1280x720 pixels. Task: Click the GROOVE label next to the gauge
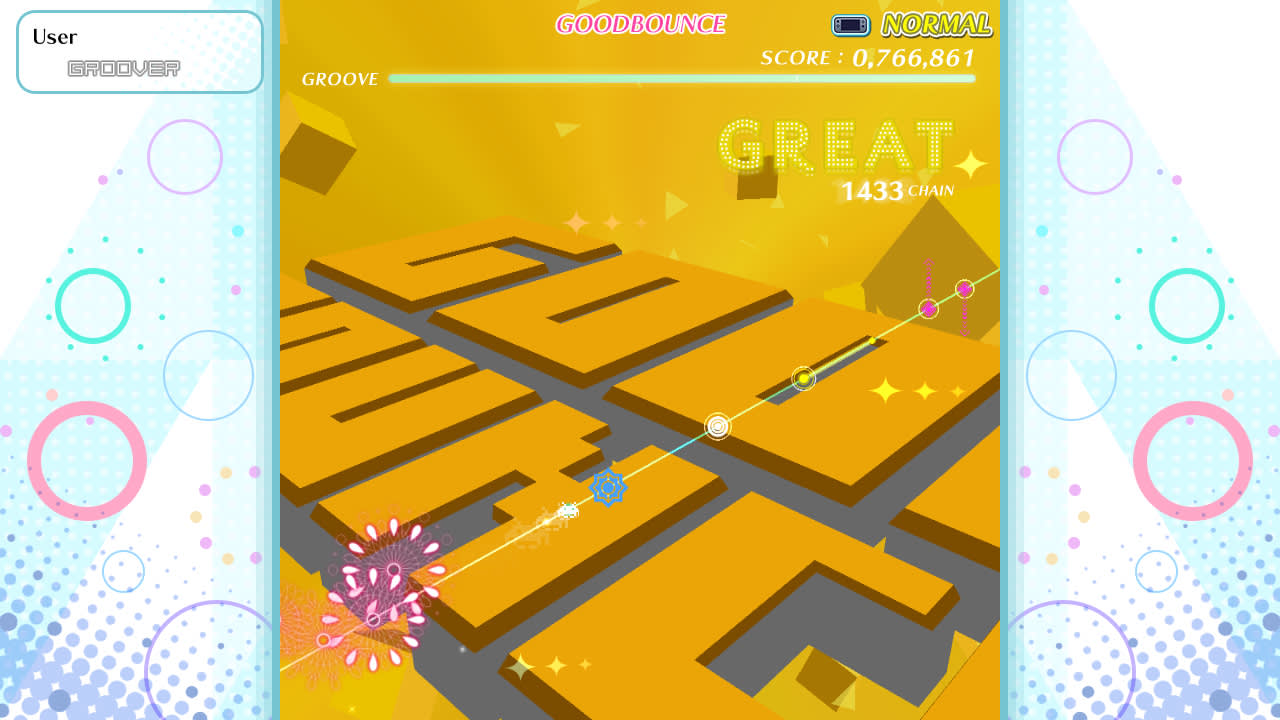pos(340,78)
